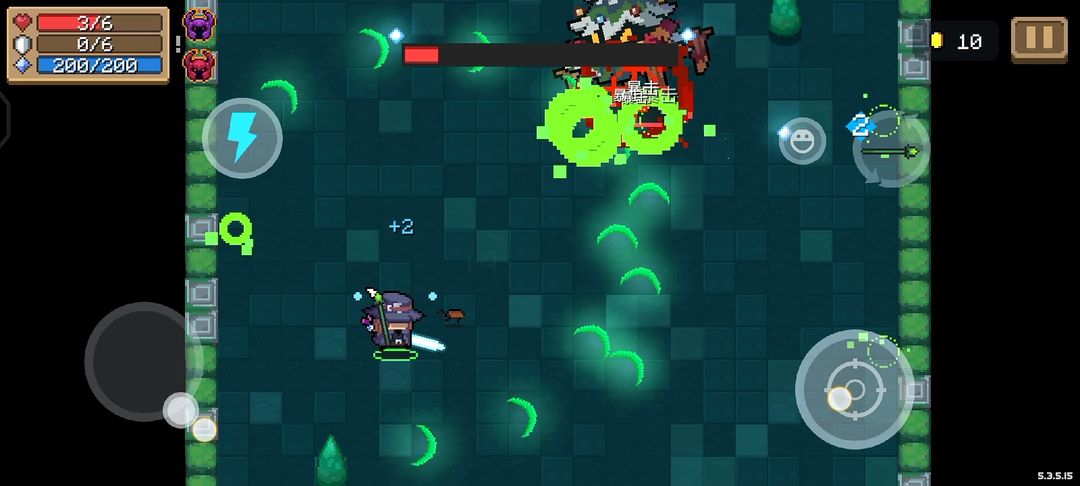Open the smiley emote button
Image resolution: width=1080 pixels, height=486 pixels.
[802, 141]
